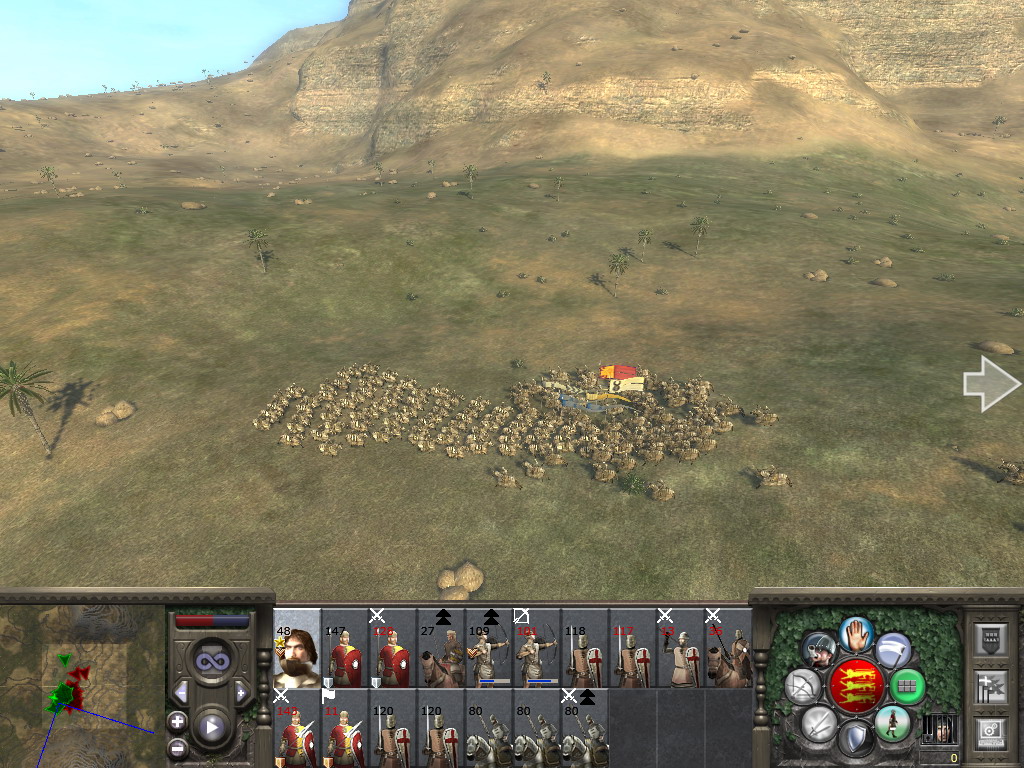Screen dimensions: 1024x768
Task: Choose the 109-man archer unit card
Action: [489, 648]
